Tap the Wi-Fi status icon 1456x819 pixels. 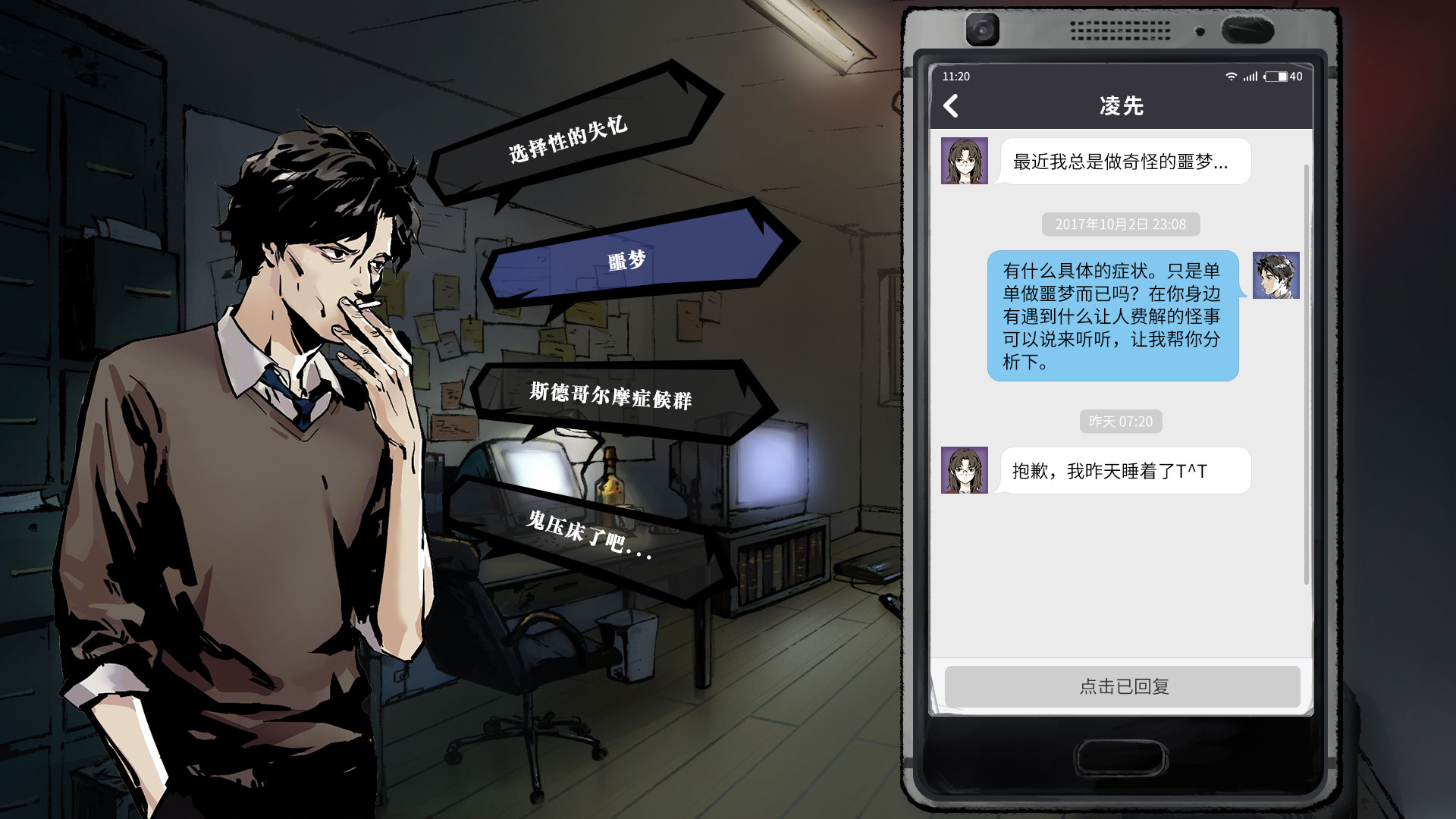(x=1230, y=77)
